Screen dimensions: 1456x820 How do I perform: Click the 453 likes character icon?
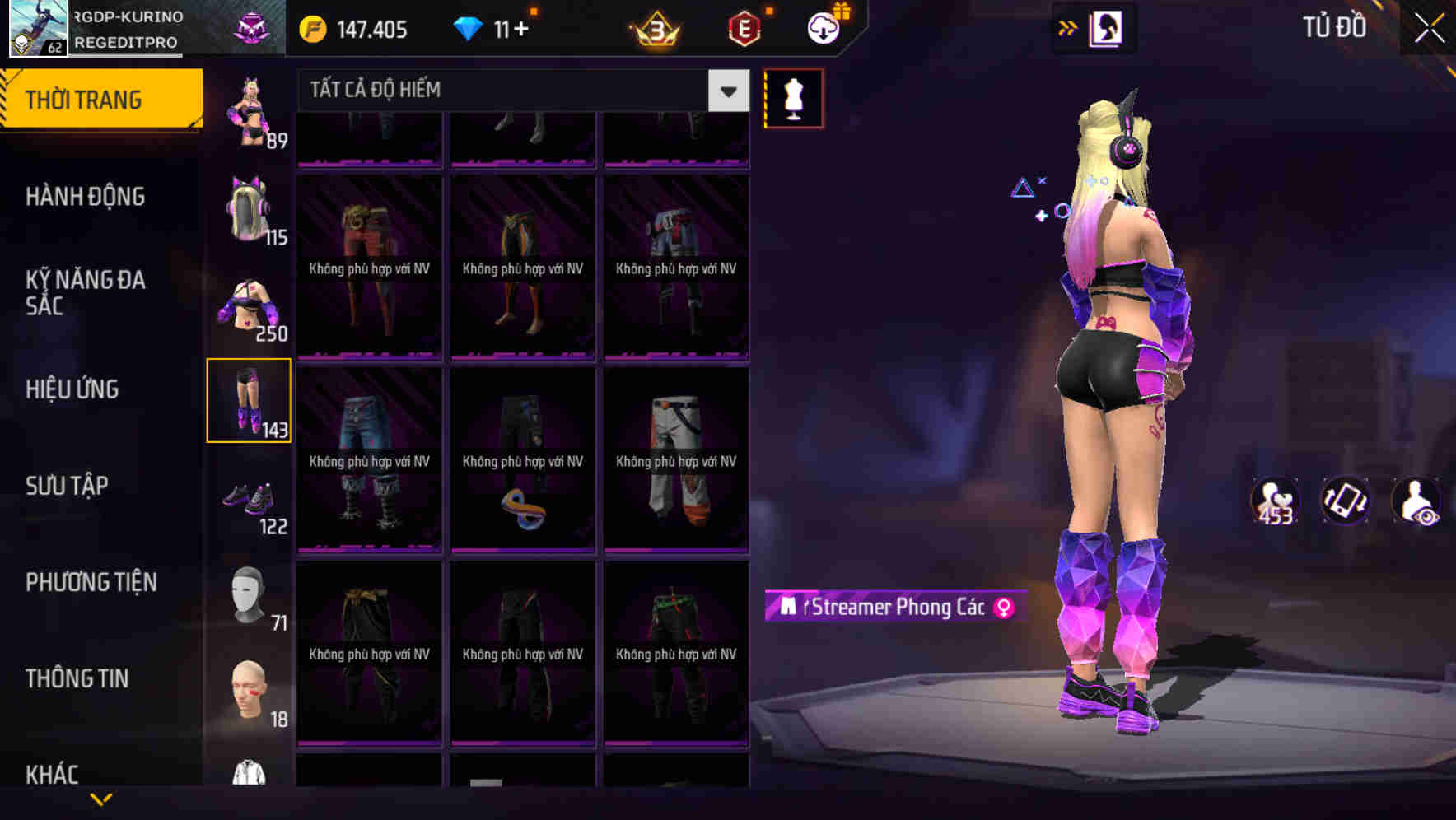(1274, 498)
